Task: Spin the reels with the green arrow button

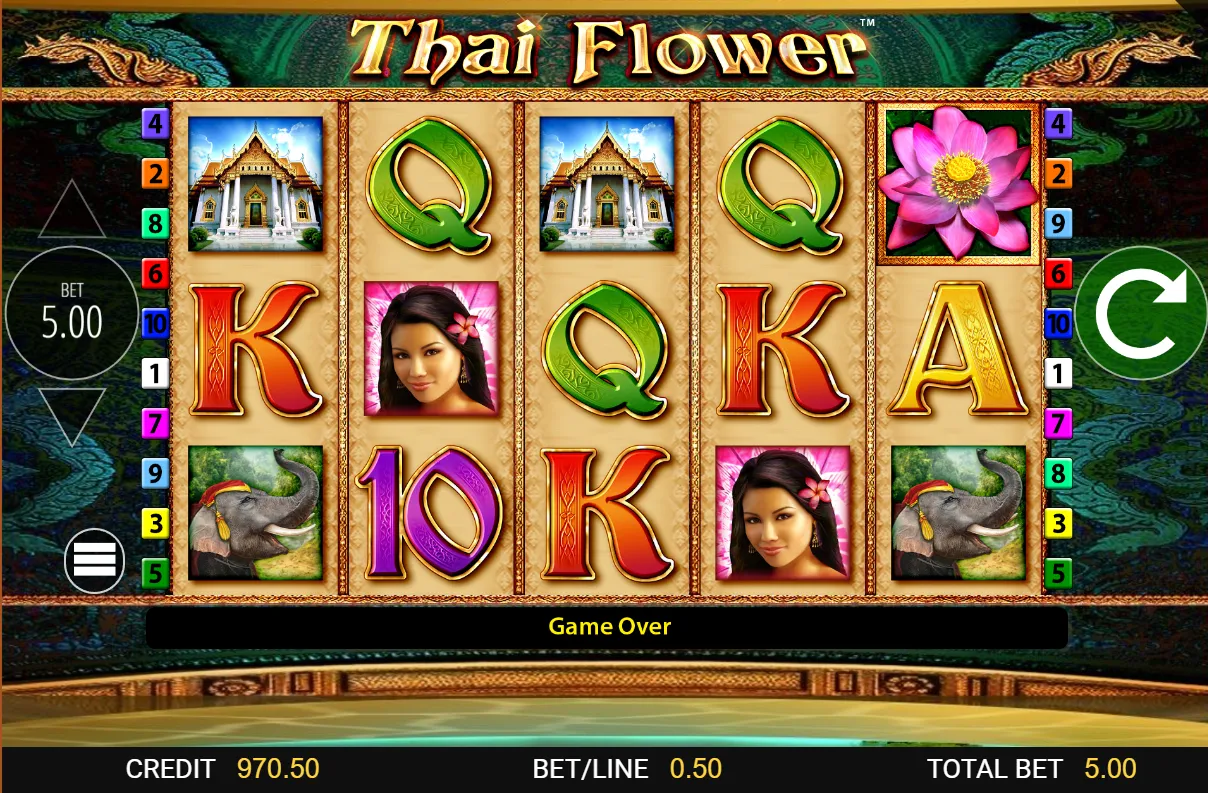Action: [1141, 313]
